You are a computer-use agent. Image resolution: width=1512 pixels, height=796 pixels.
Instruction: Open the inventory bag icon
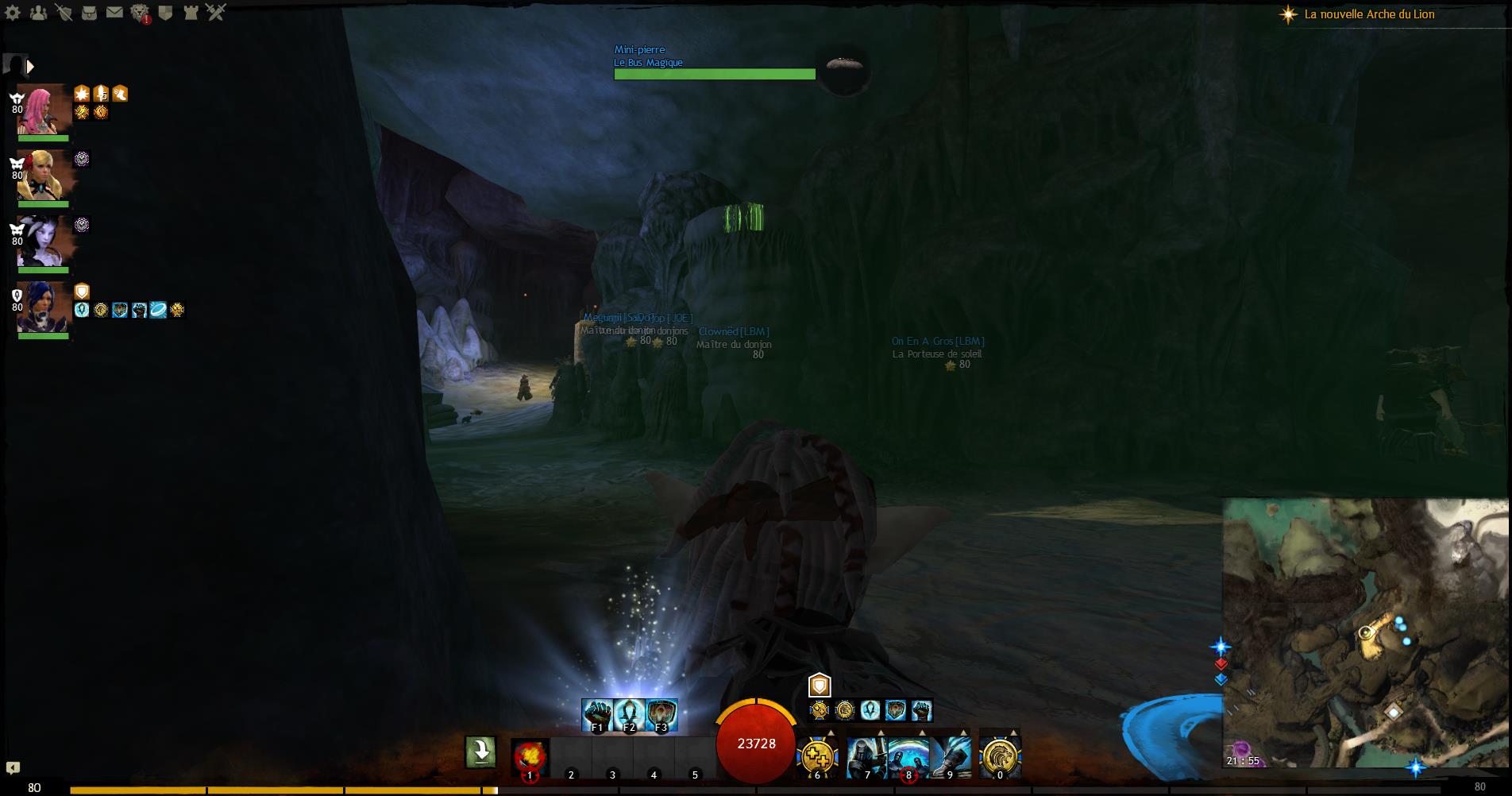(x=89, y=13)
